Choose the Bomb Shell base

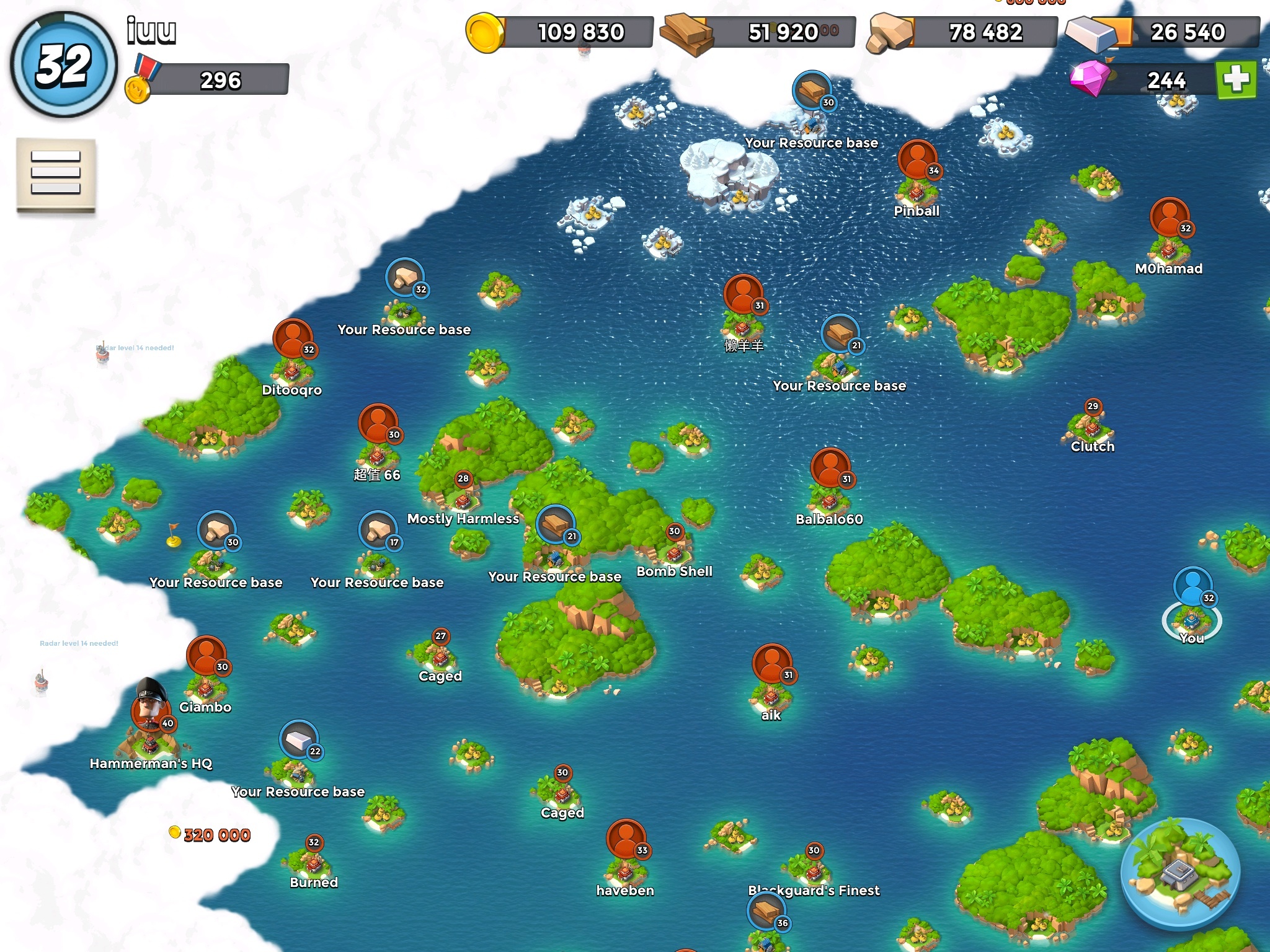674,549
